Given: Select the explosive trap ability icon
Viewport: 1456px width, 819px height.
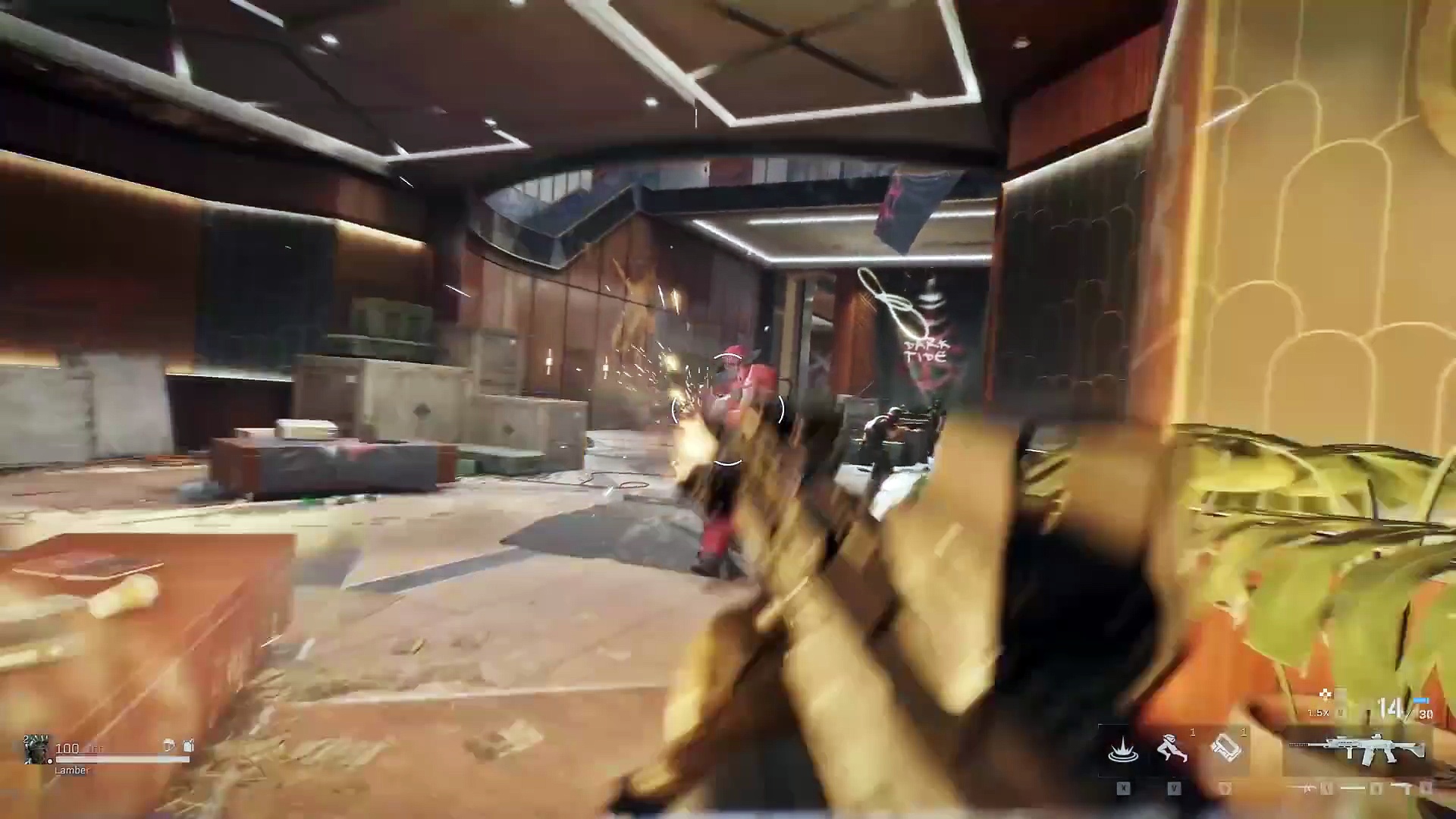Looking at the screenshot, I should pos(1124,749).
